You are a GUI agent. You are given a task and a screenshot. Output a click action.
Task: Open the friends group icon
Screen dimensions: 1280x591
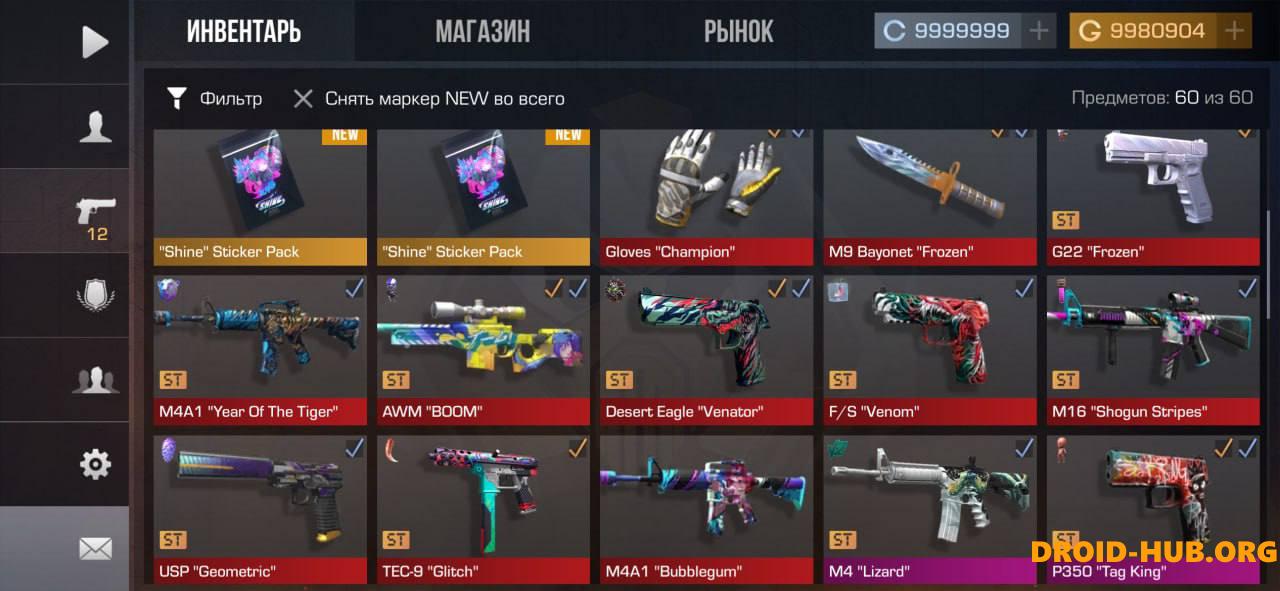pos(95,380)
